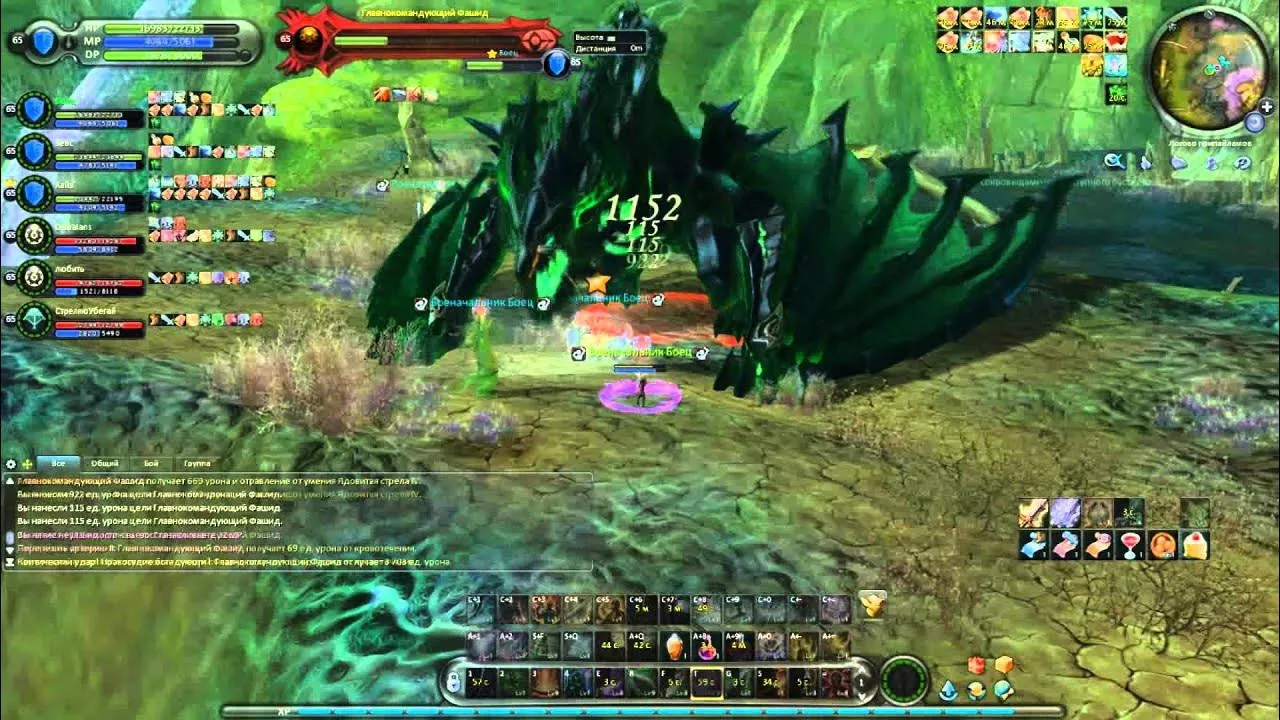The width and height of the screenshot is (1280, 720).
Task: Use the orange potion in the hotbar
Action: 677,645
